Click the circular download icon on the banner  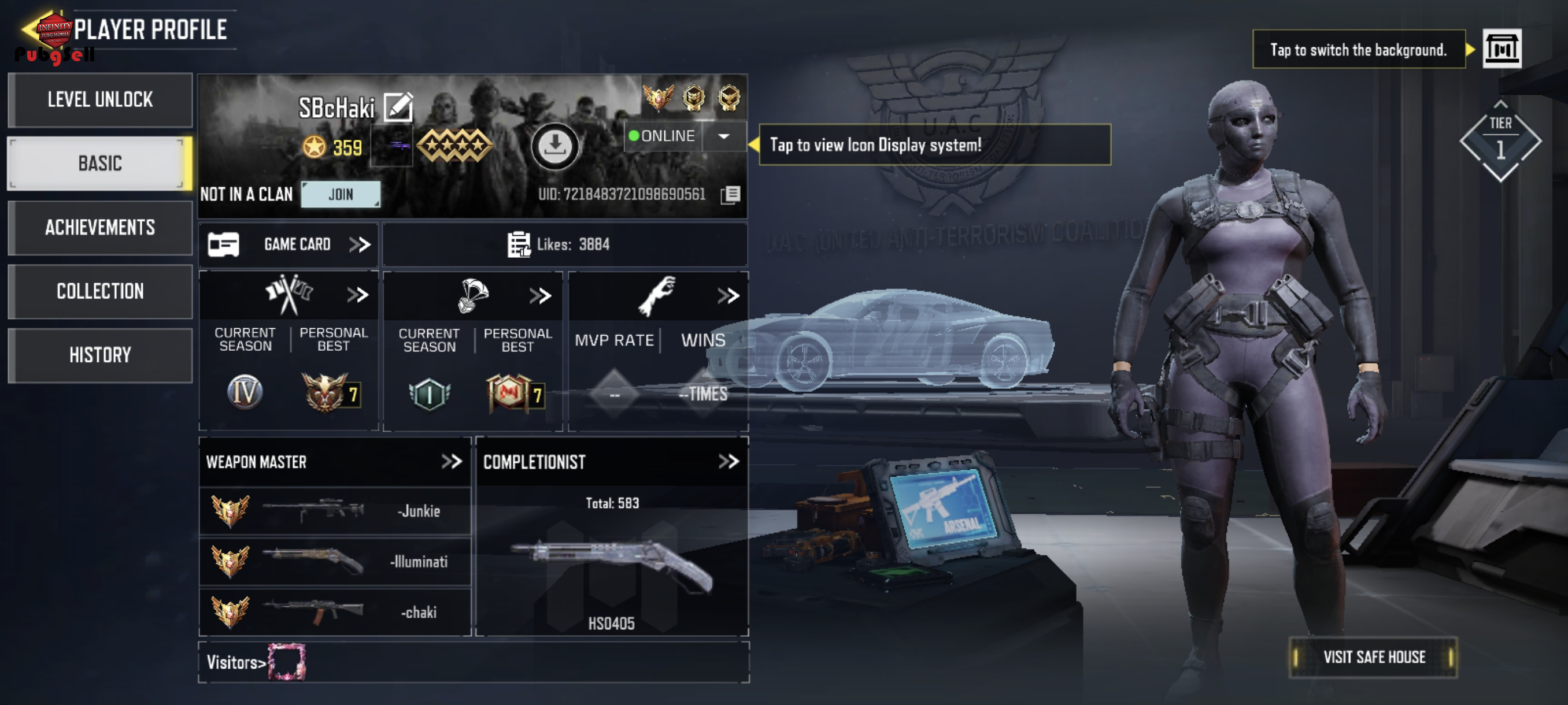click(554, 146)
